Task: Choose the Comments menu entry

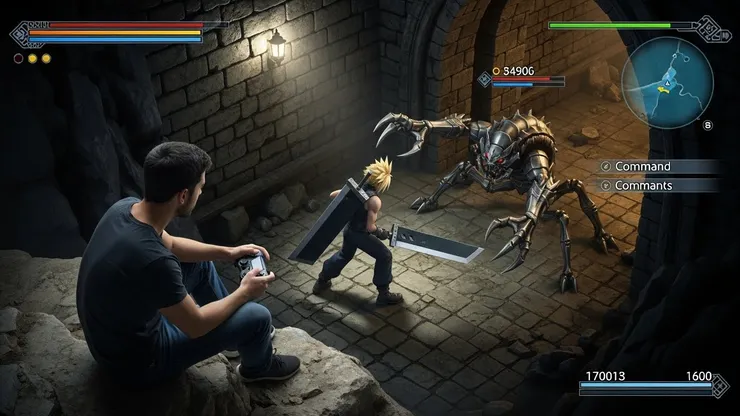Action: point(643,186)
